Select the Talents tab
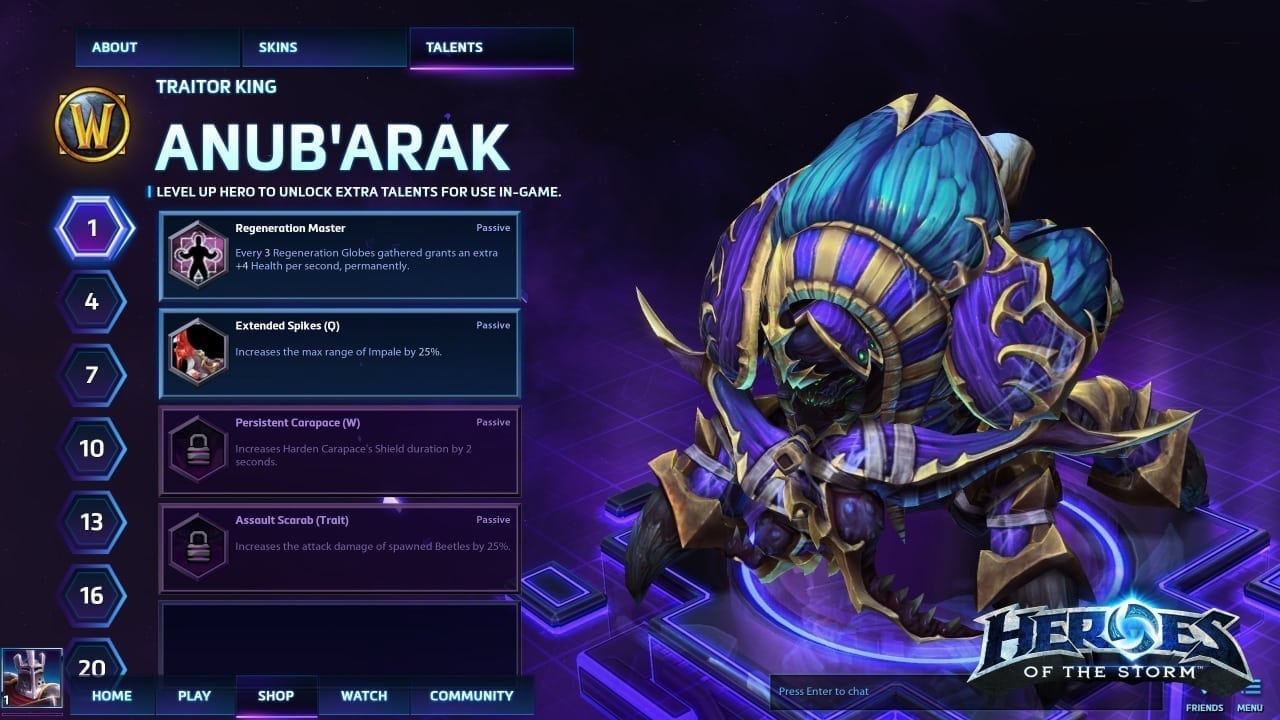Viewport: 1280px width, 720px height. pyautogui.click(x=491, y=47)
